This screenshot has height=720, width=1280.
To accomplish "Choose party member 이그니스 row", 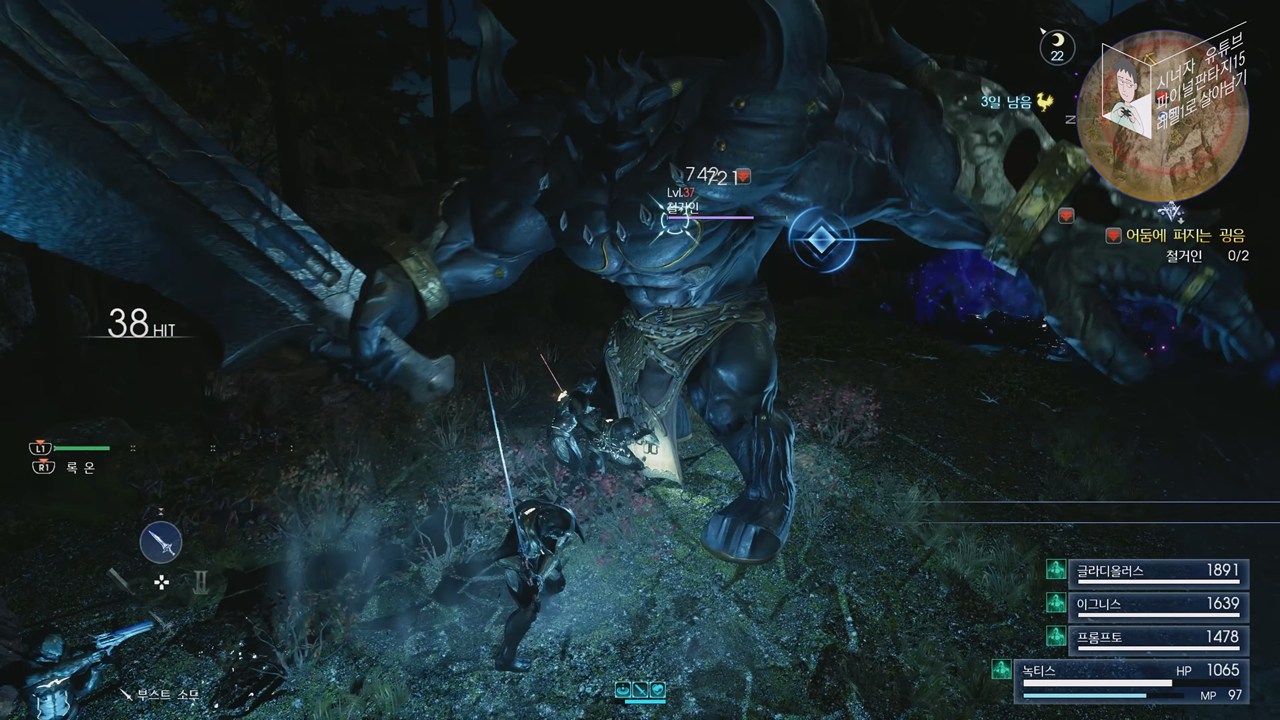I will point(1155,604).
